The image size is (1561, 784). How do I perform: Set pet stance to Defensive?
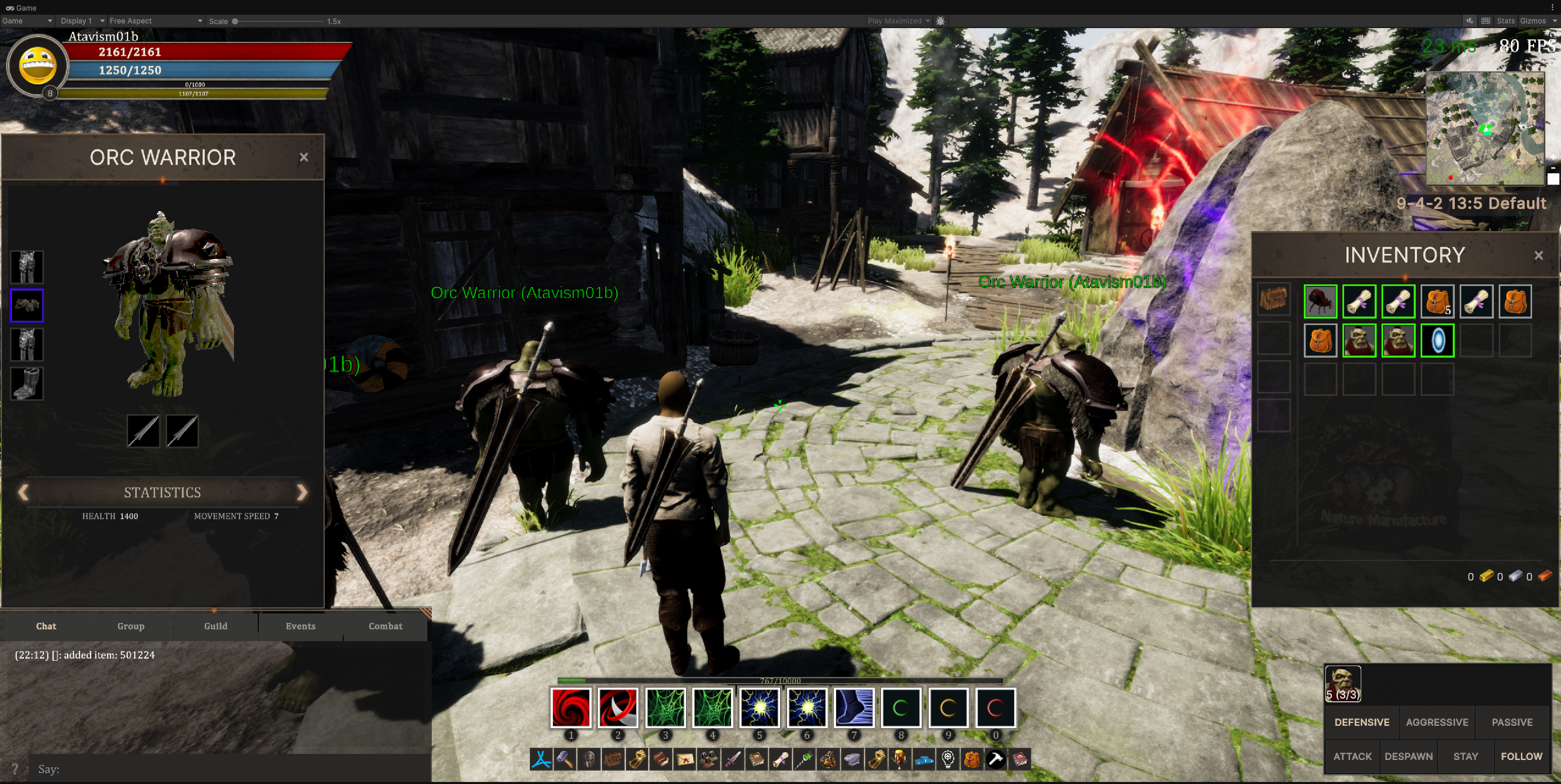click(1362, 722)
